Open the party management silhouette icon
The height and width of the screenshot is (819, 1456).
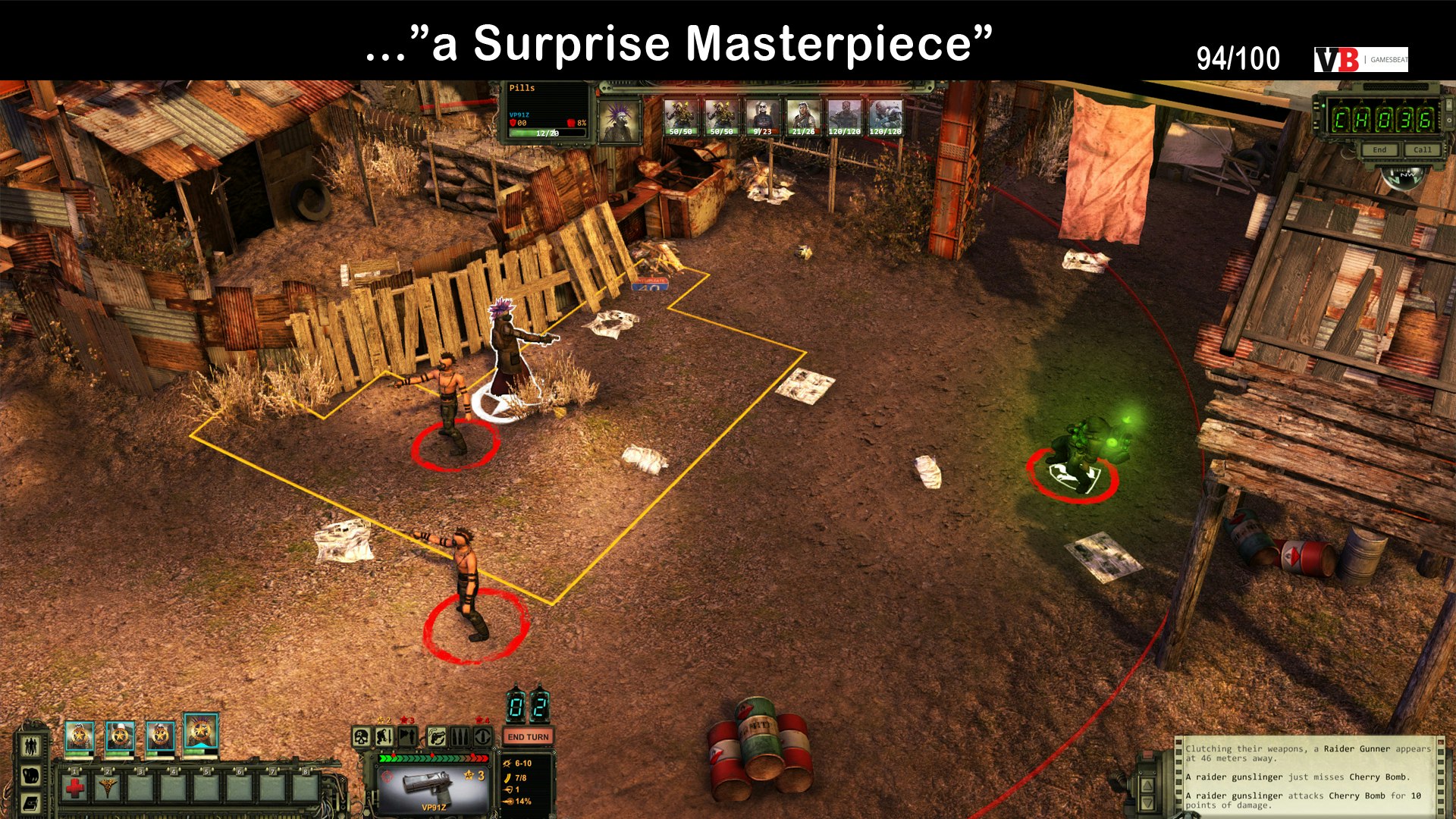[31, 745]
